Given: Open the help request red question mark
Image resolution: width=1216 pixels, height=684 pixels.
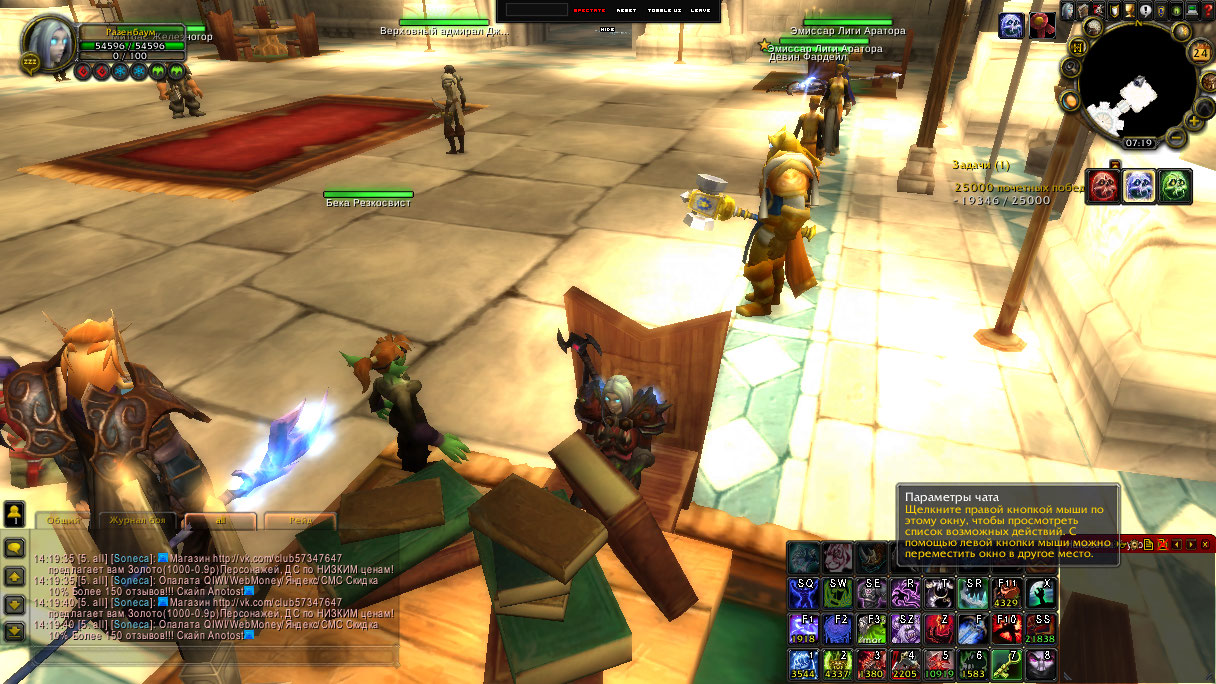Looking at the screenshot, I should (x=1207, y=10).
